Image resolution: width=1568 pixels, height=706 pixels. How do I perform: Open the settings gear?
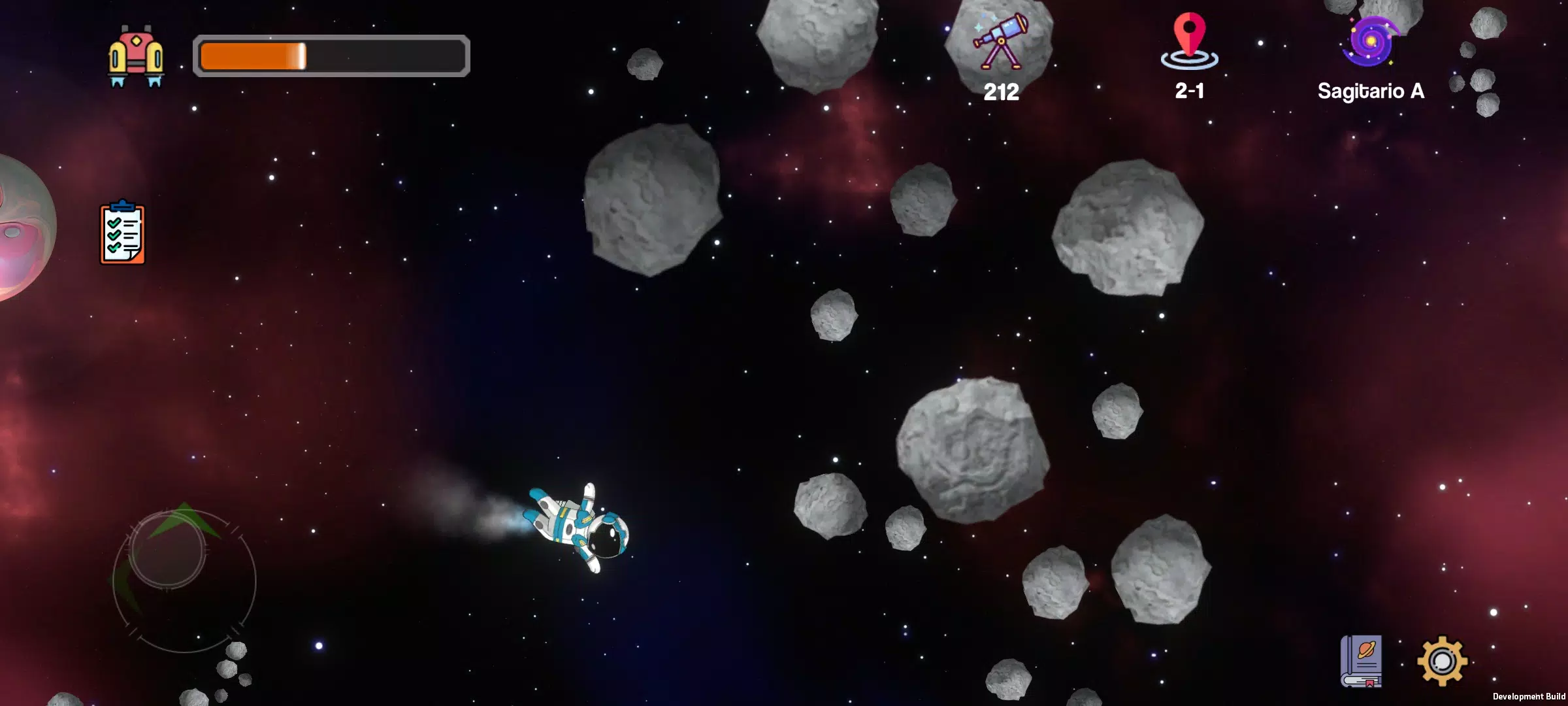(1442, 661)
